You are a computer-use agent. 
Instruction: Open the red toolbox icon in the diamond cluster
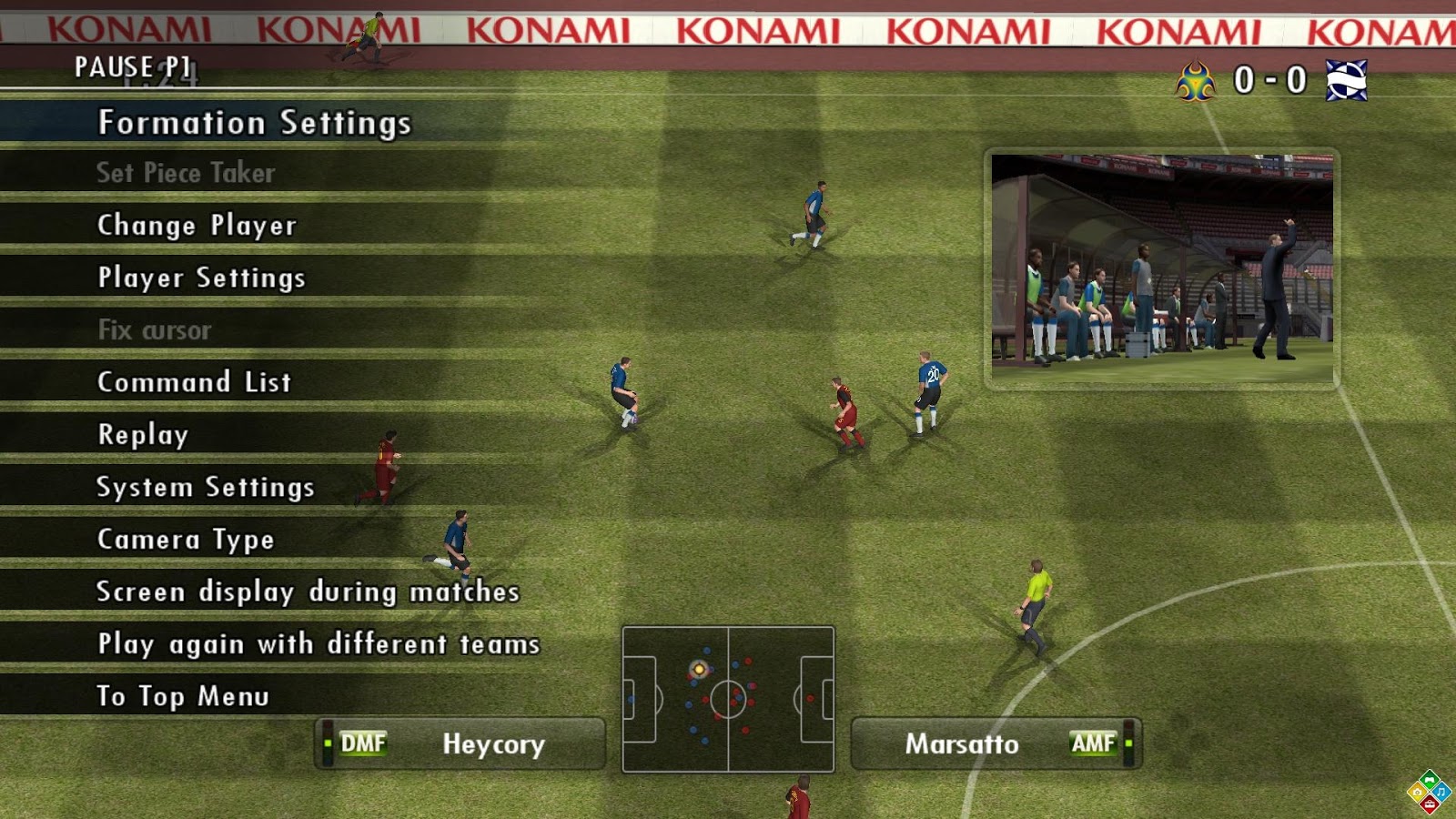tap(1430, 804)
